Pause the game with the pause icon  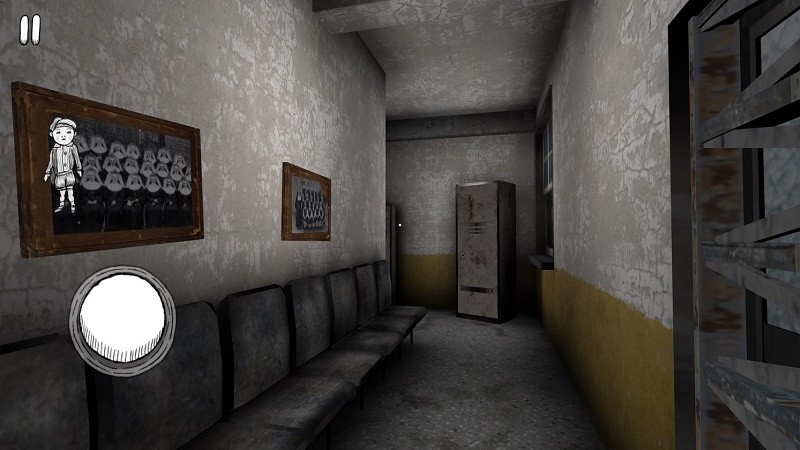(x=30, y=30)
